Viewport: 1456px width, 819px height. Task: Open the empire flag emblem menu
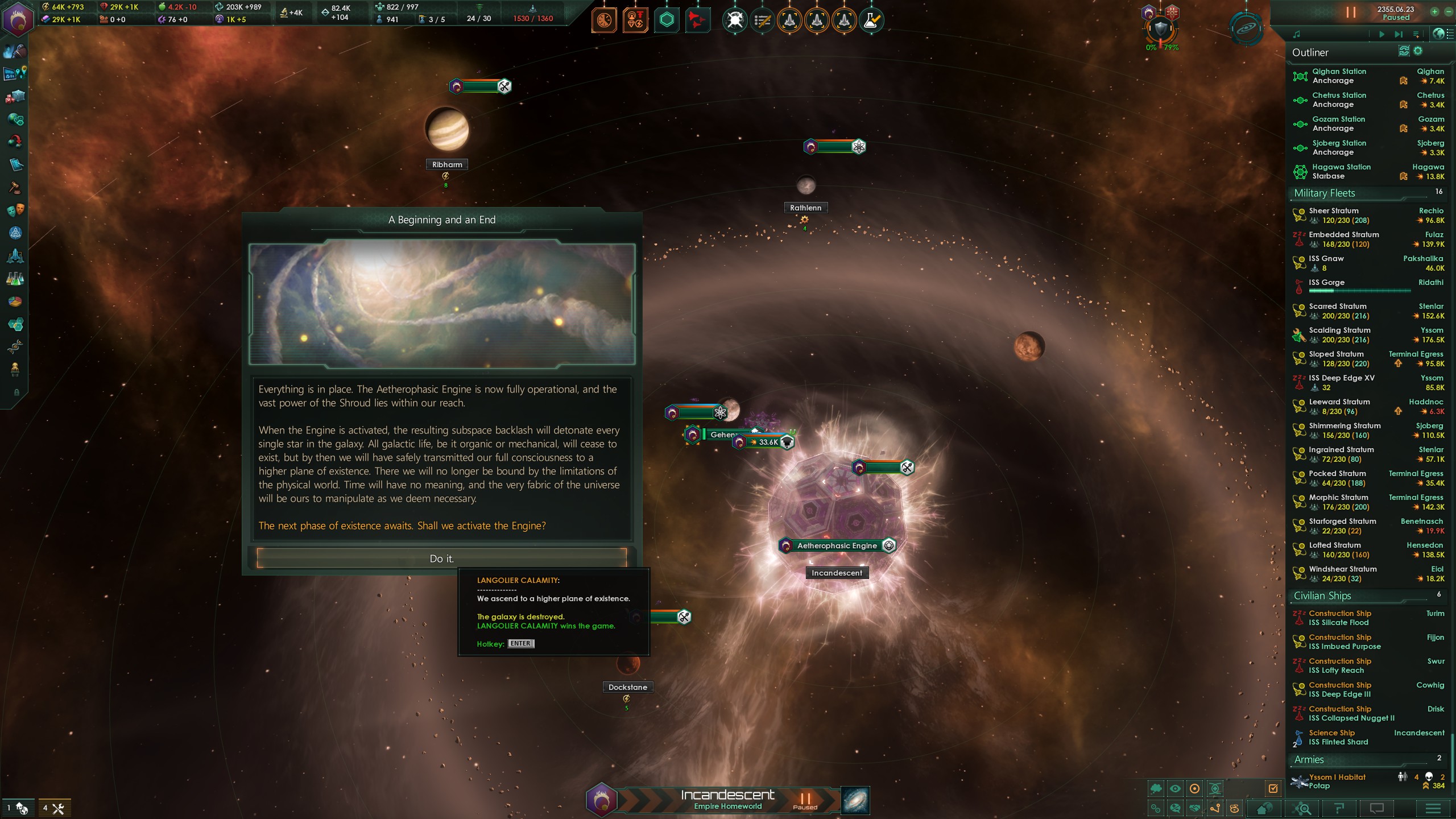point(18,19)
